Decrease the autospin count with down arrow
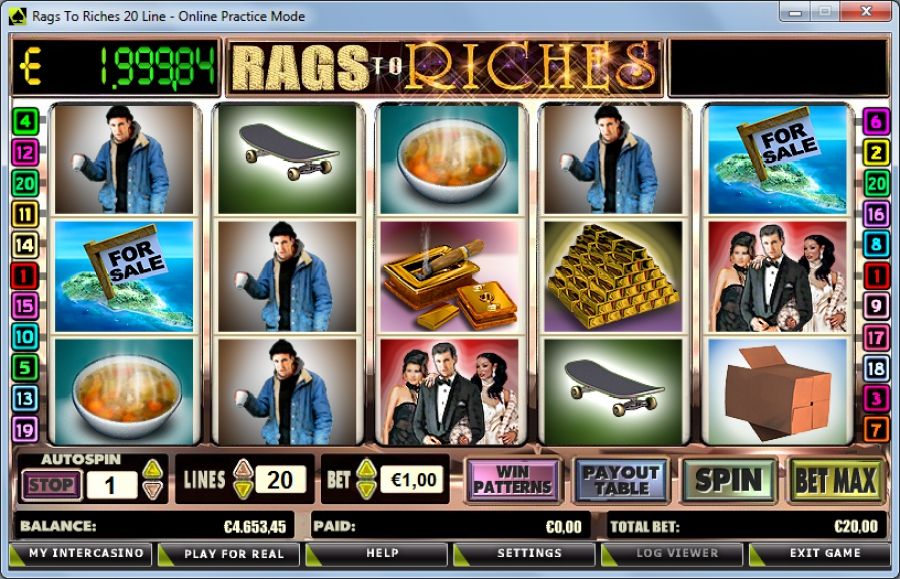 [x=152, y=490]
